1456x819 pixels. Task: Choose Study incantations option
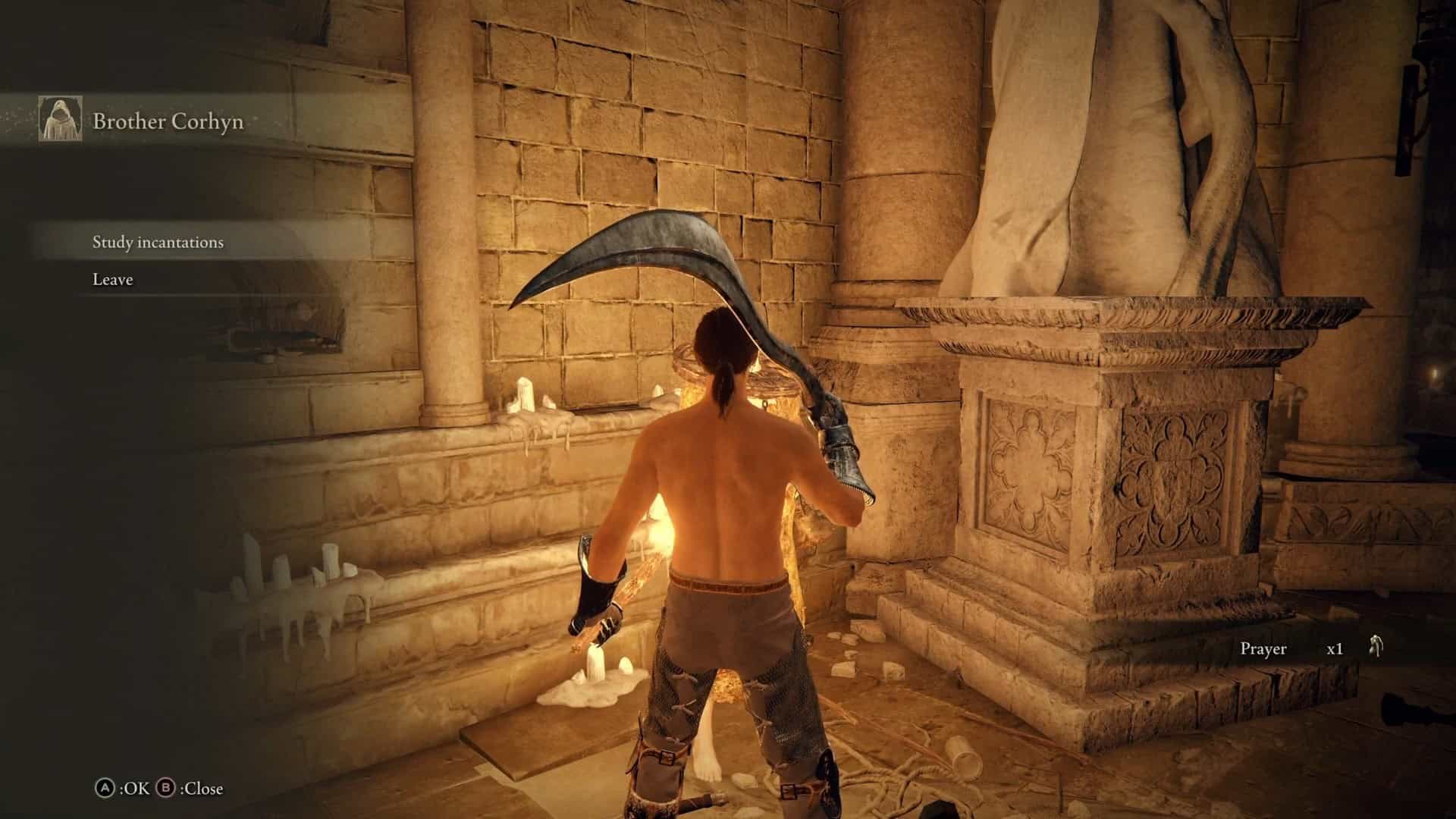pos(158,243)
